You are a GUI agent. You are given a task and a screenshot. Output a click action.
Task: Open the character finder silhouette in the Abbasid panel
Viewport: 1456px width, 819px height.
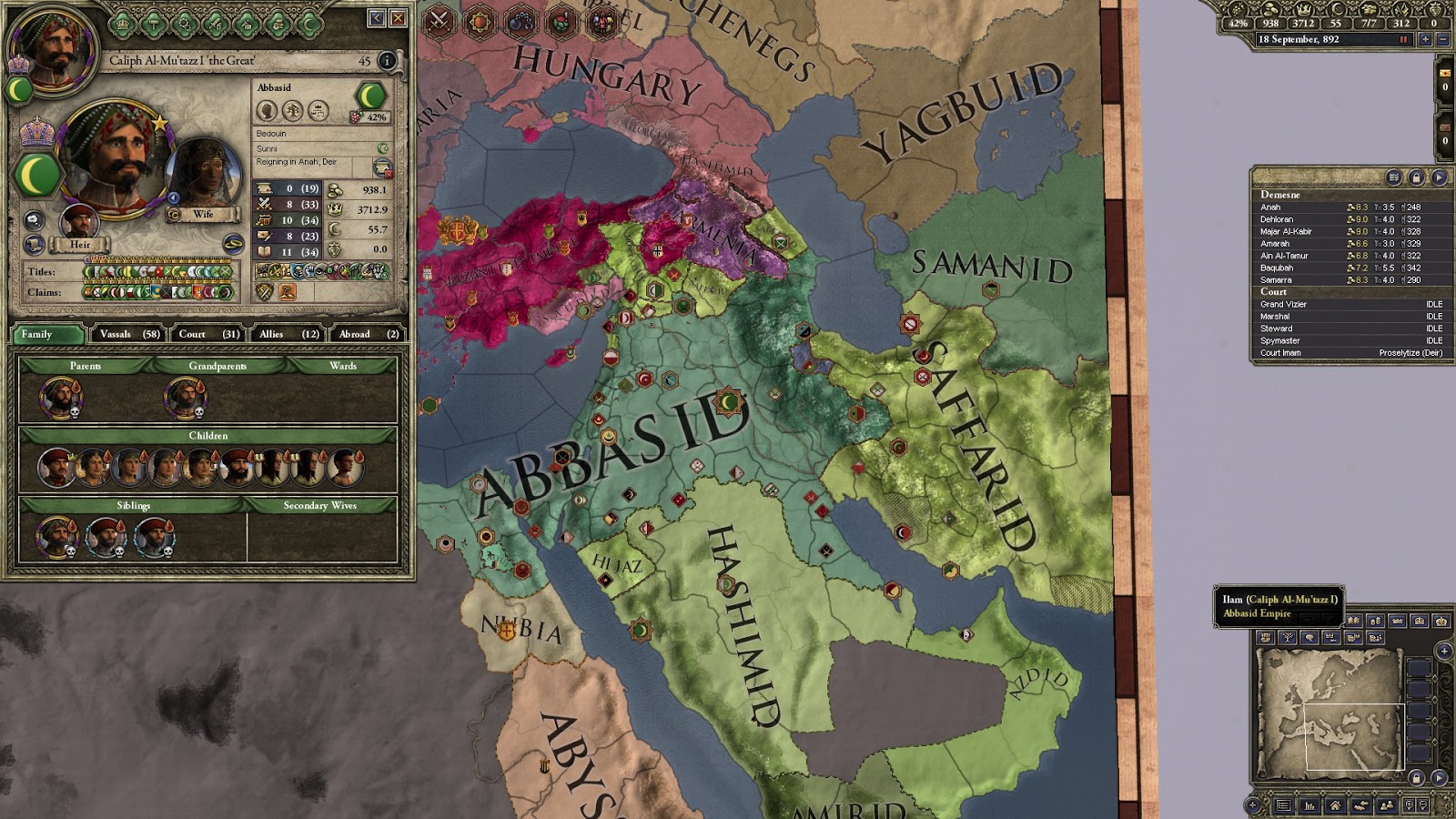click(266, 111)
